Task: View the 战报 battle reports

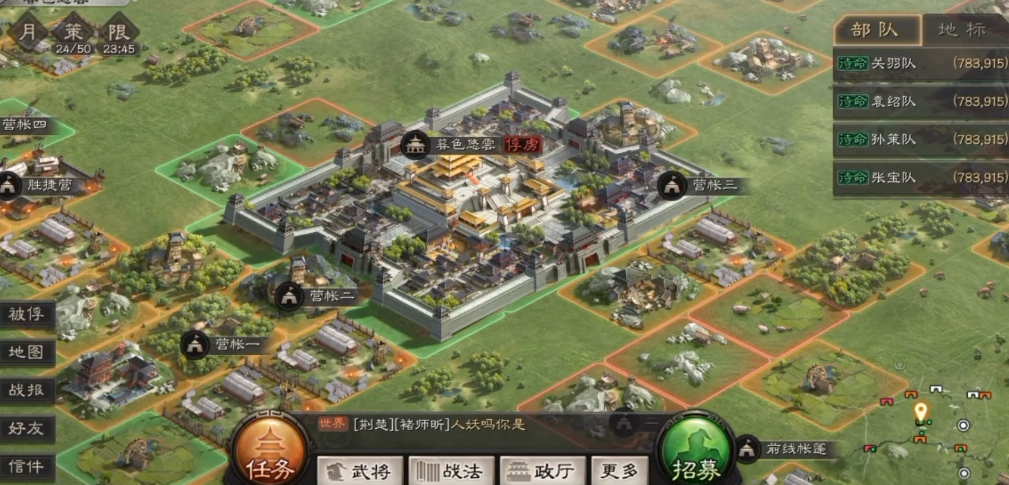Action: click(27, 390)
